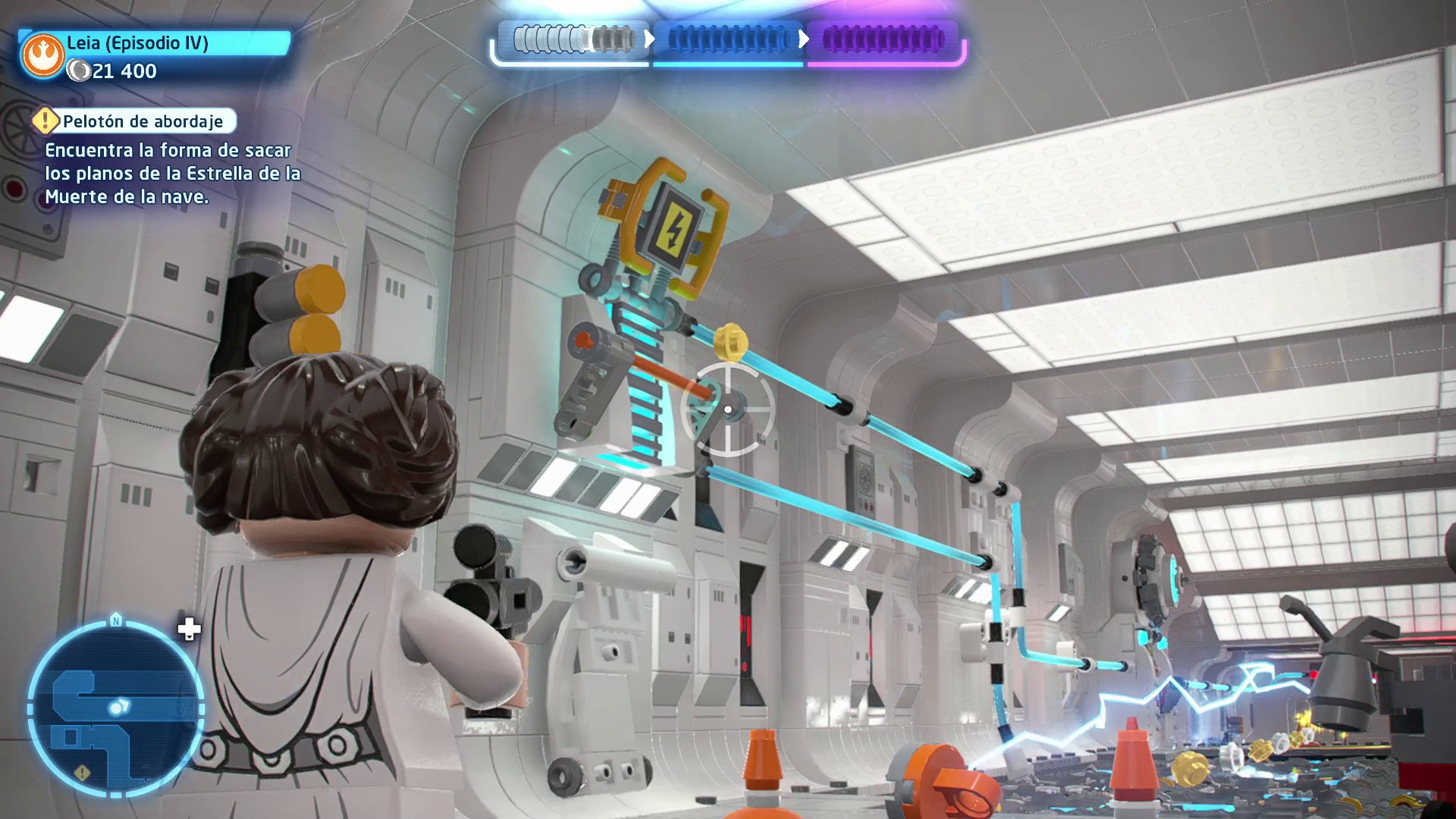Click the second arrow chevron before the purple segment
Viewport: 1456px width, 819px height.
click(x=805, y=37)
